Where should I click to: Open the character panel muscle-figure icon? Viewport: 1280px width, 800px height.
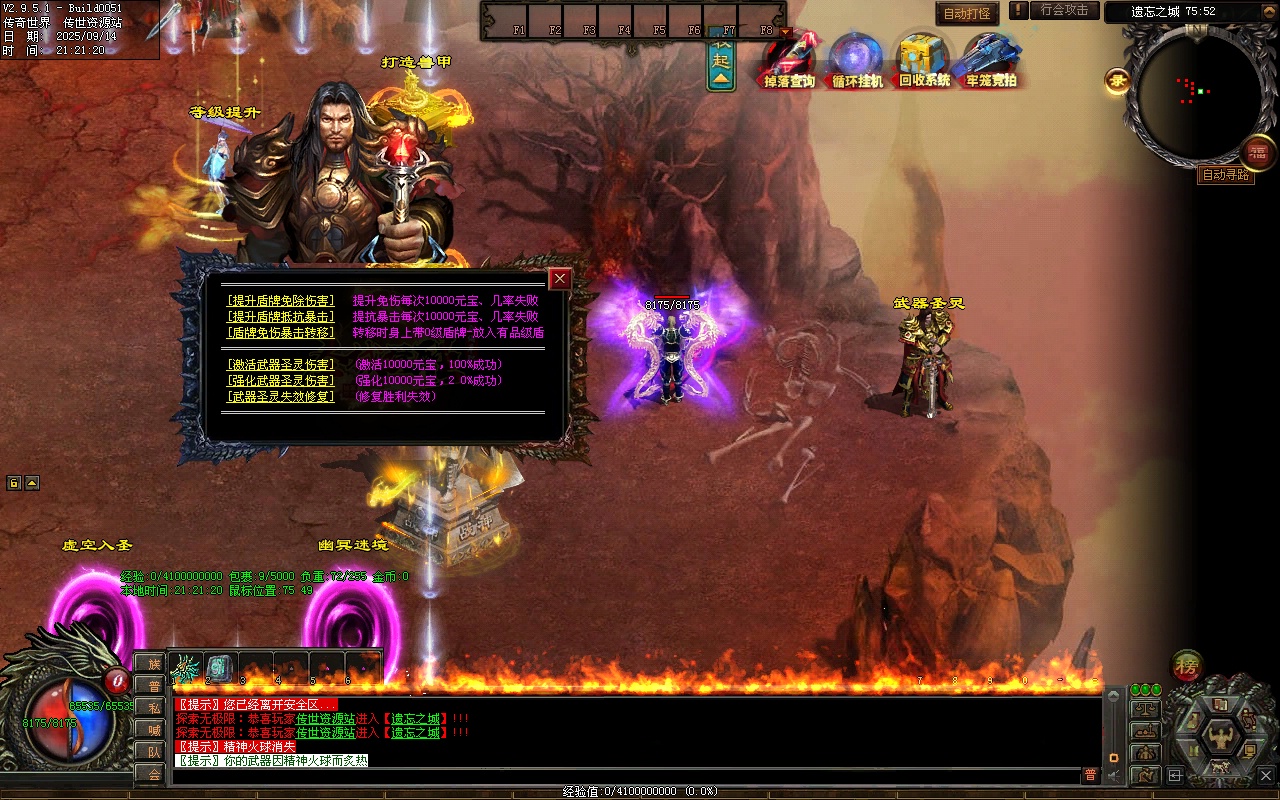(x=1220, y=738)
